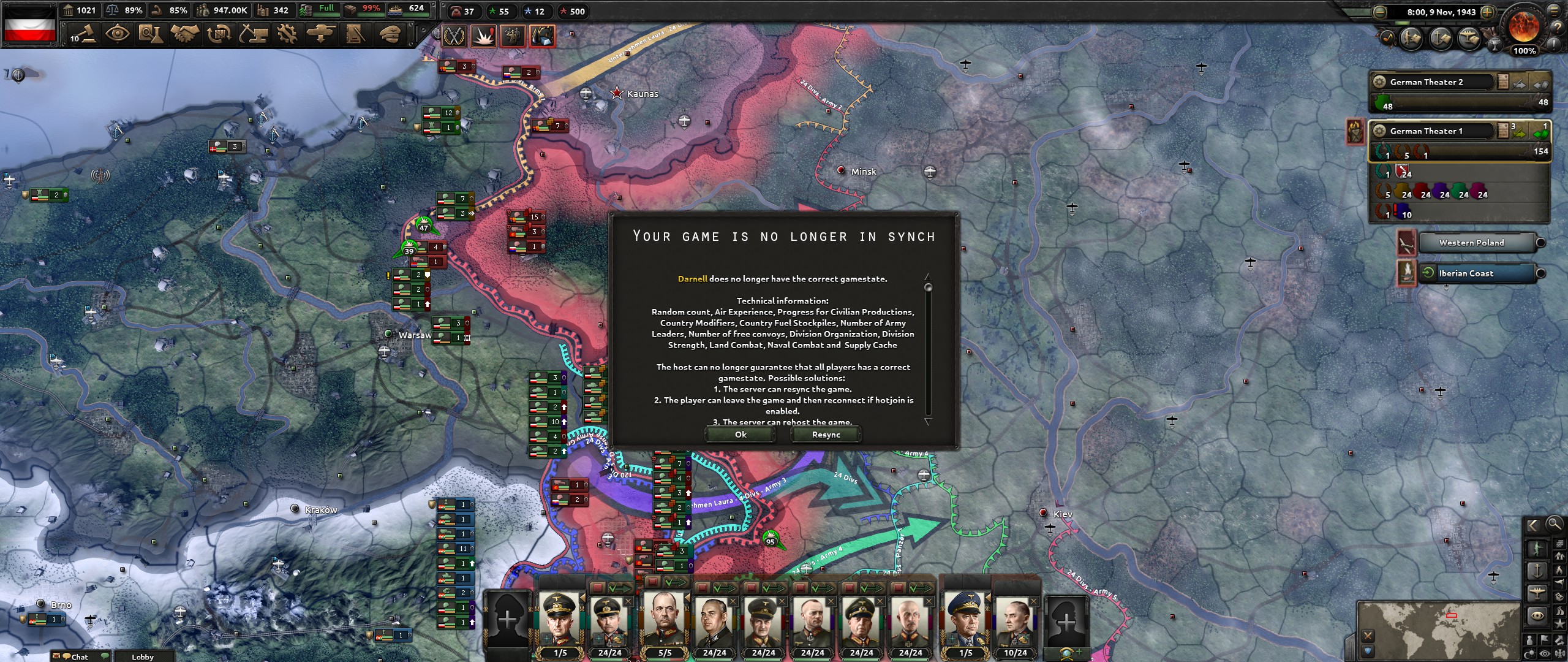This screenshot has width=1568, height=662.
Task: Dismiss the desync warning with Ok
Action: tap(741, 434)
